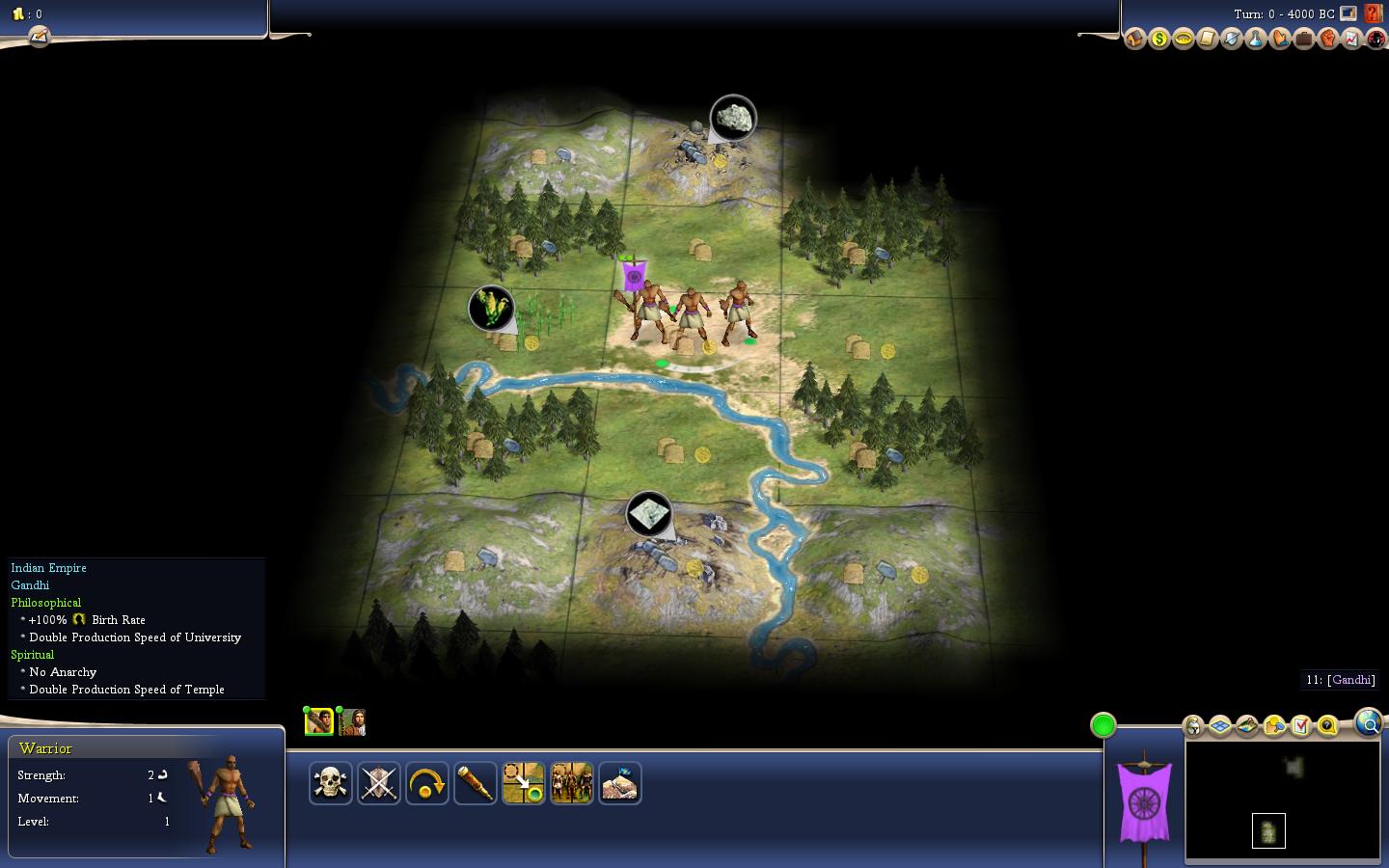This screenshot has width=1389, height=868.
Task: Choose the Go To move mode button
Action: [524, 783]
